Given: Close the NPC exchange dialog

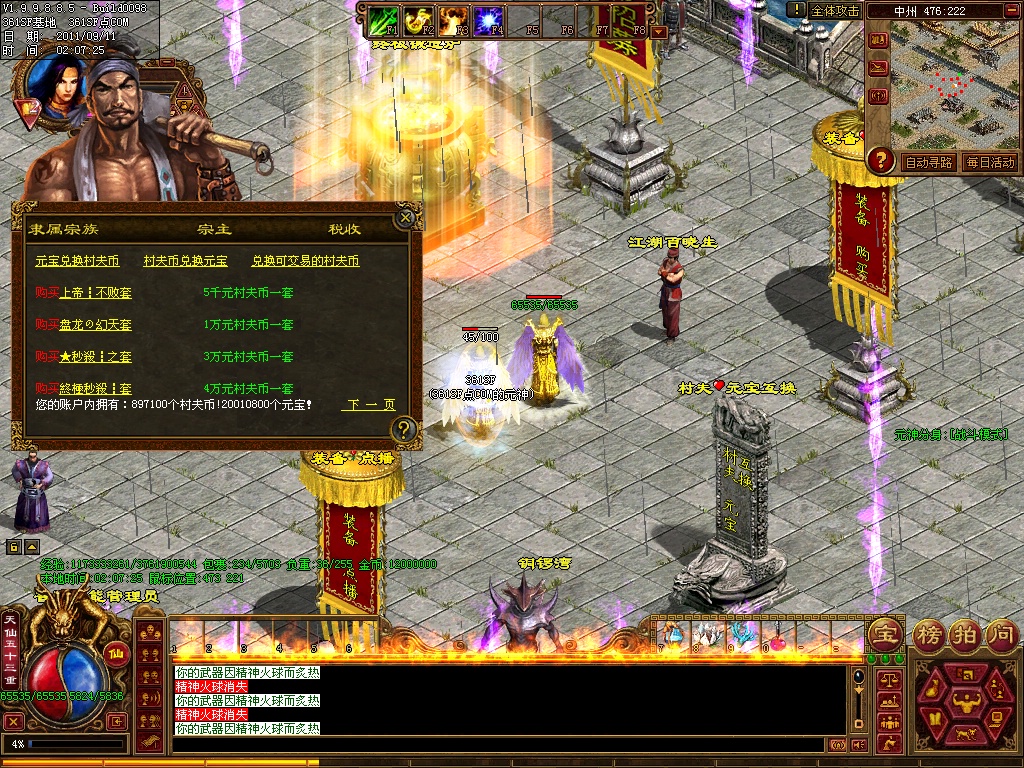Looking at the screenshot, I should pyautogui.click(x=405, y=217).
